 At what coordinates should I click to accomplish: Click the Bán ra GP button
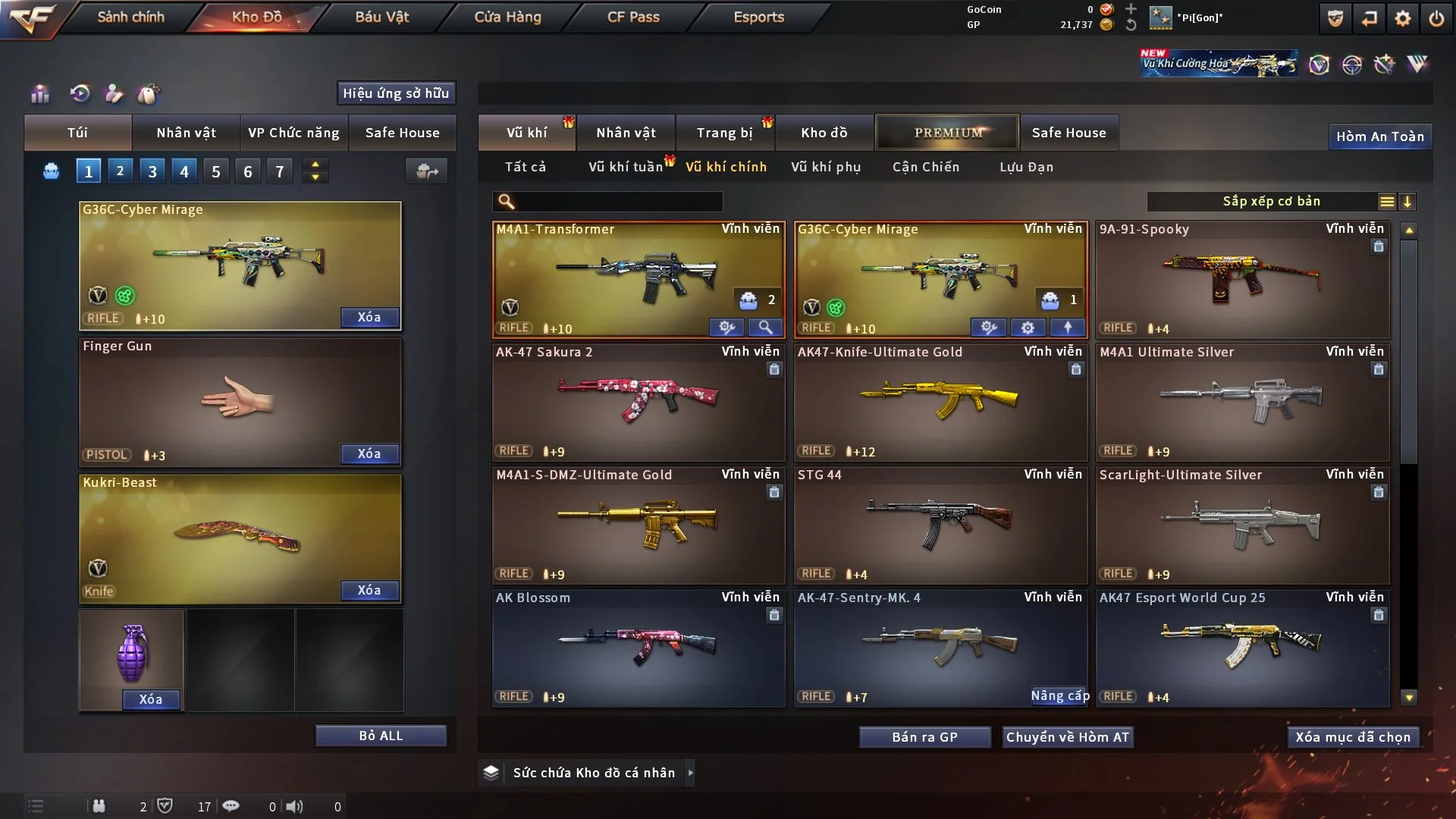click(x=924, y=737)
